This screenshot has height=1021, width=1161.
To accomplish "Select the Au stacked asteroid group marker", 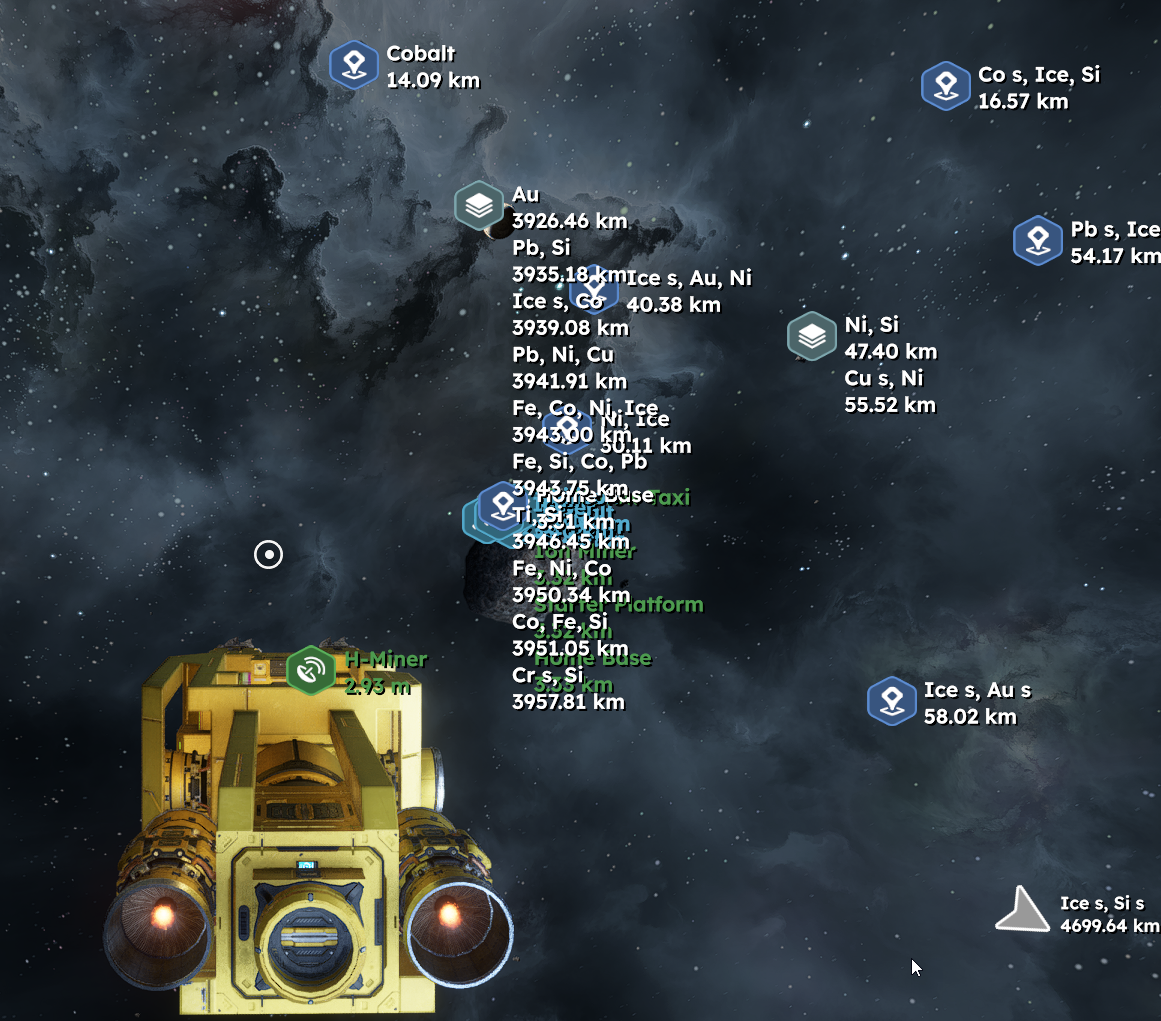I will click(479, 206).
